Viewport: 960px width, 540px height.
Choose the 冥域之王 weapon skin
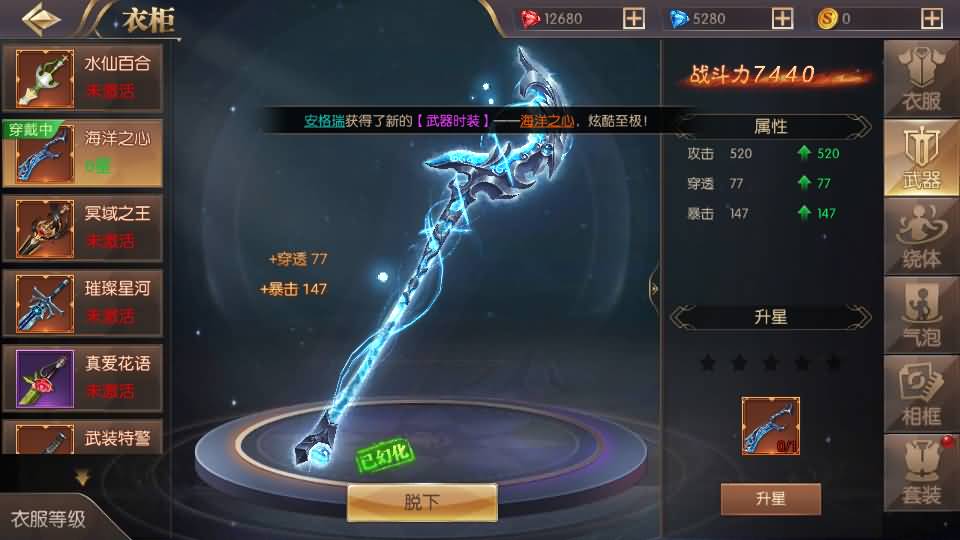point(82,226)
